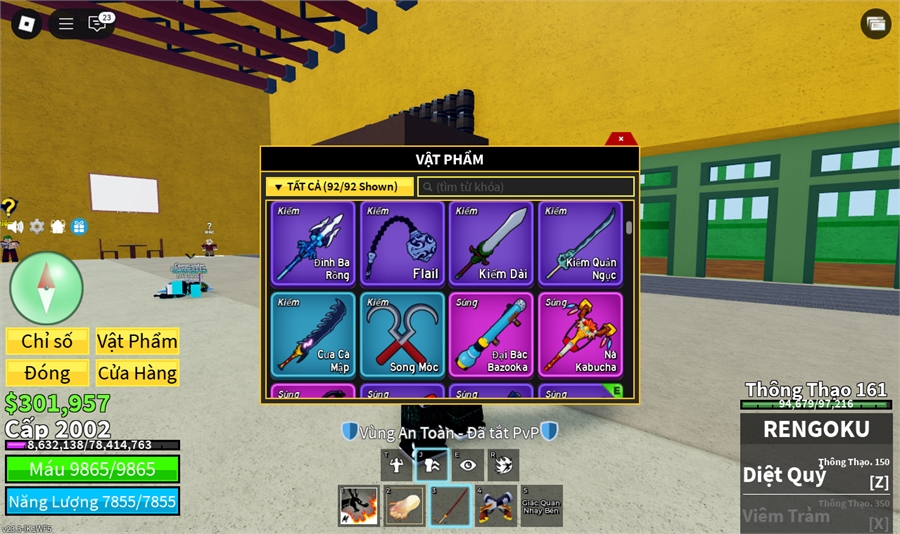The image size is (900, 534).
Task: Open the settings gear icon
Action: [x=37, y=227]
